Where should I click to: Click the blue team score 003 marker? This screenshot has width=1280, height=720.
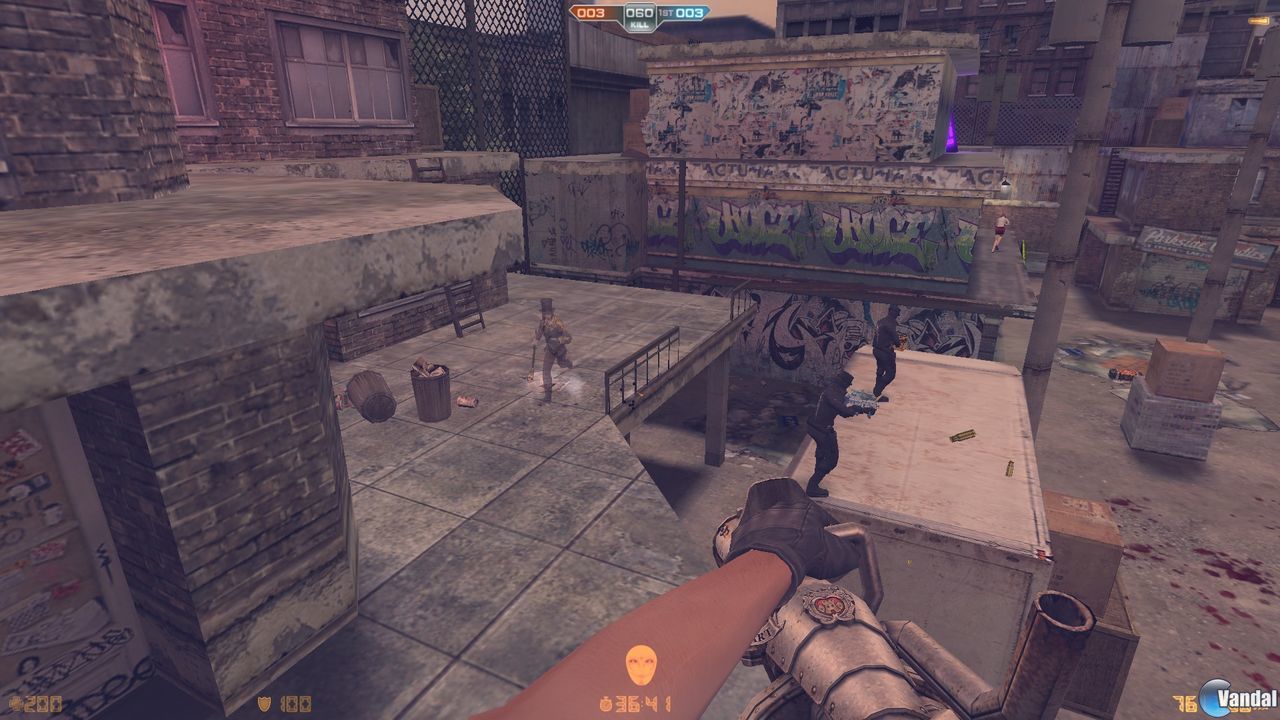(x=690, y=13)
